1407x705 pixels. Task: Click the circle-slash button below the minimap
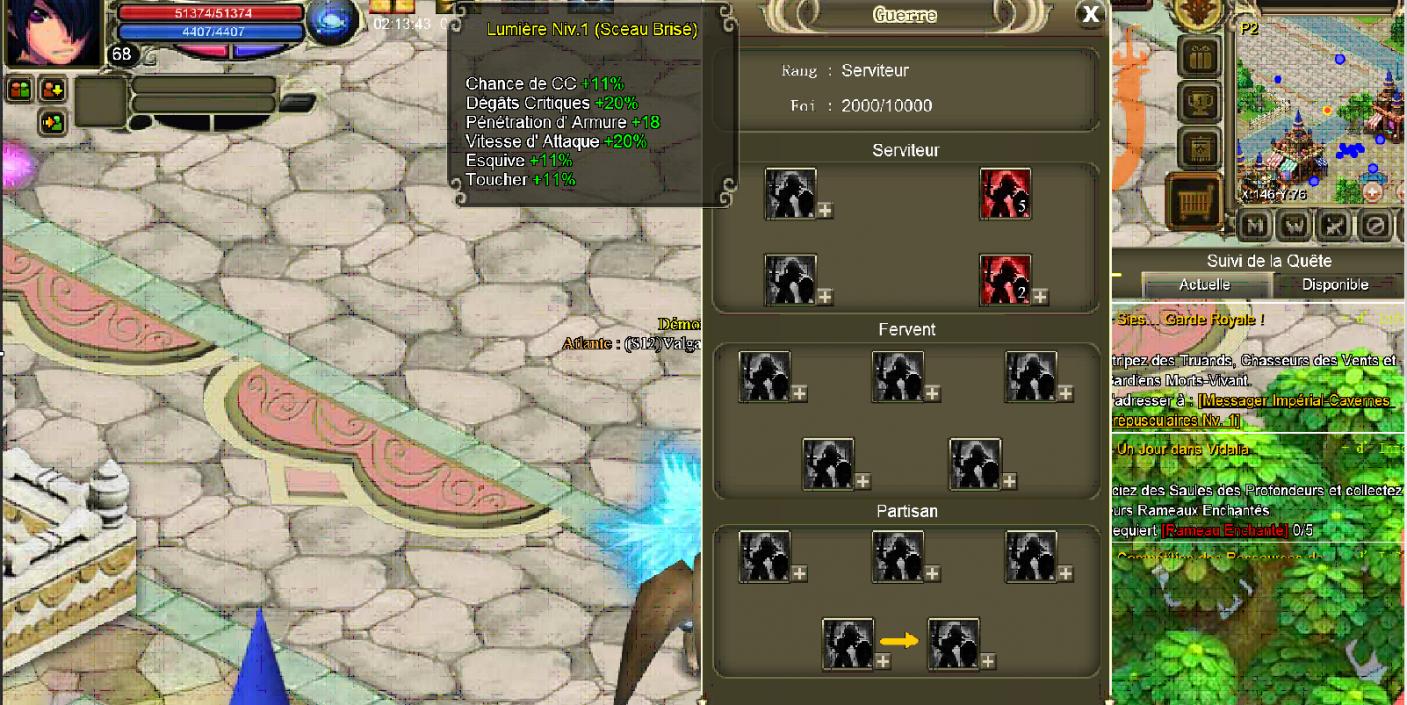click(x=1374, y=225)
